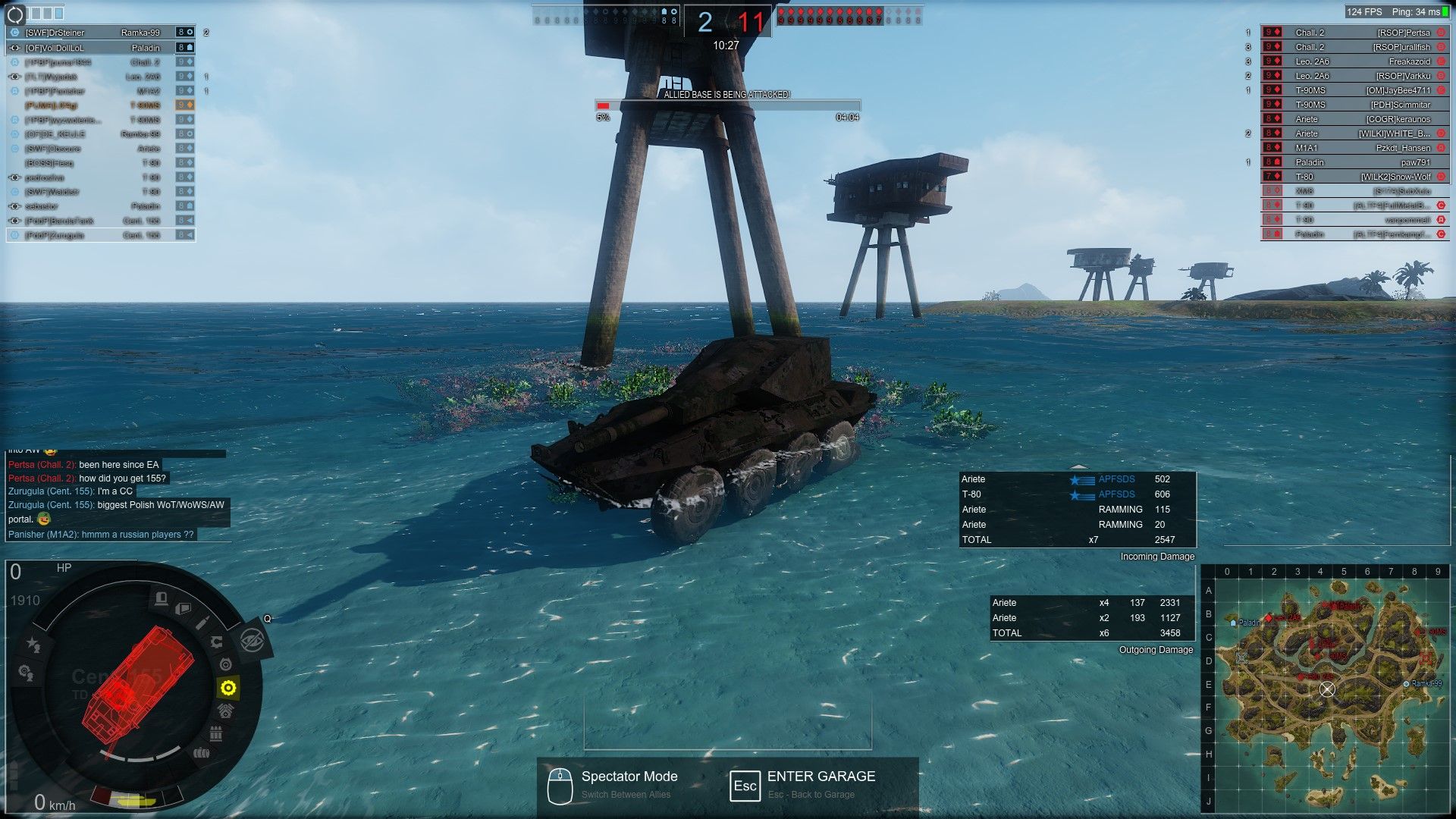Click the circular arrows refresh icon
This screenshot has width=1456, height=819.
point(15,14)
